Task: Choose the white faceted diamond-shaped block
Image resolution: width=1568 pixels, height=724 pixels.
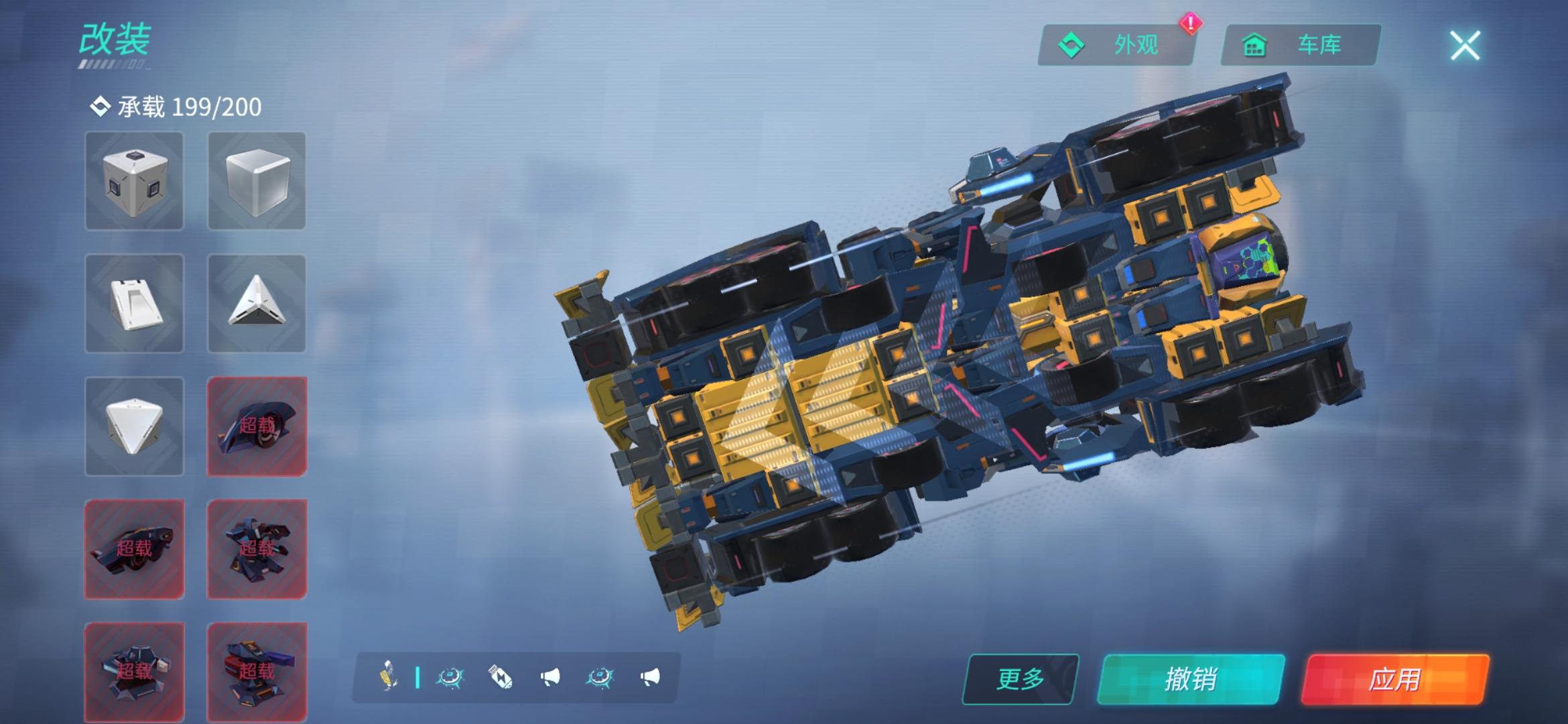Action: [x=134, y=426]
